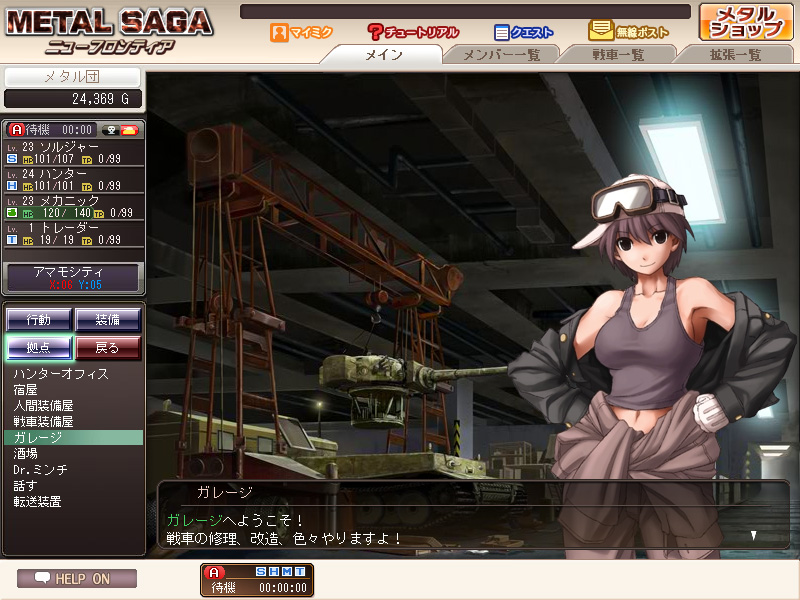Switch to the 戦車一覧 tab
The height and width of the screenshot is (600, 800).
click(x=617, y=54)
